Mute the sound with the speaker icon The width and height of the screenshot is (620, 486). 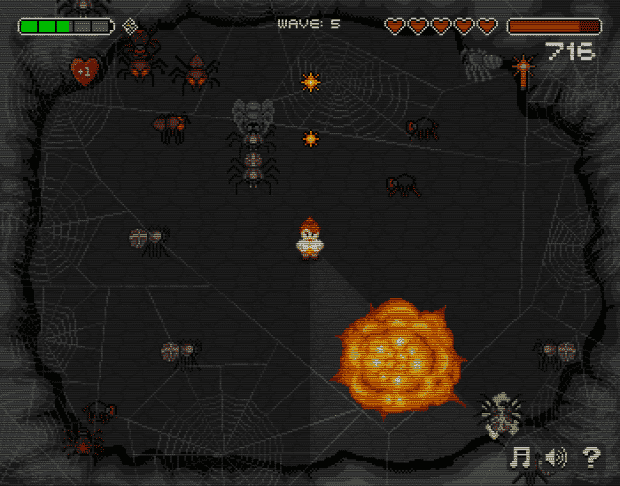click(x=555, y=457)
